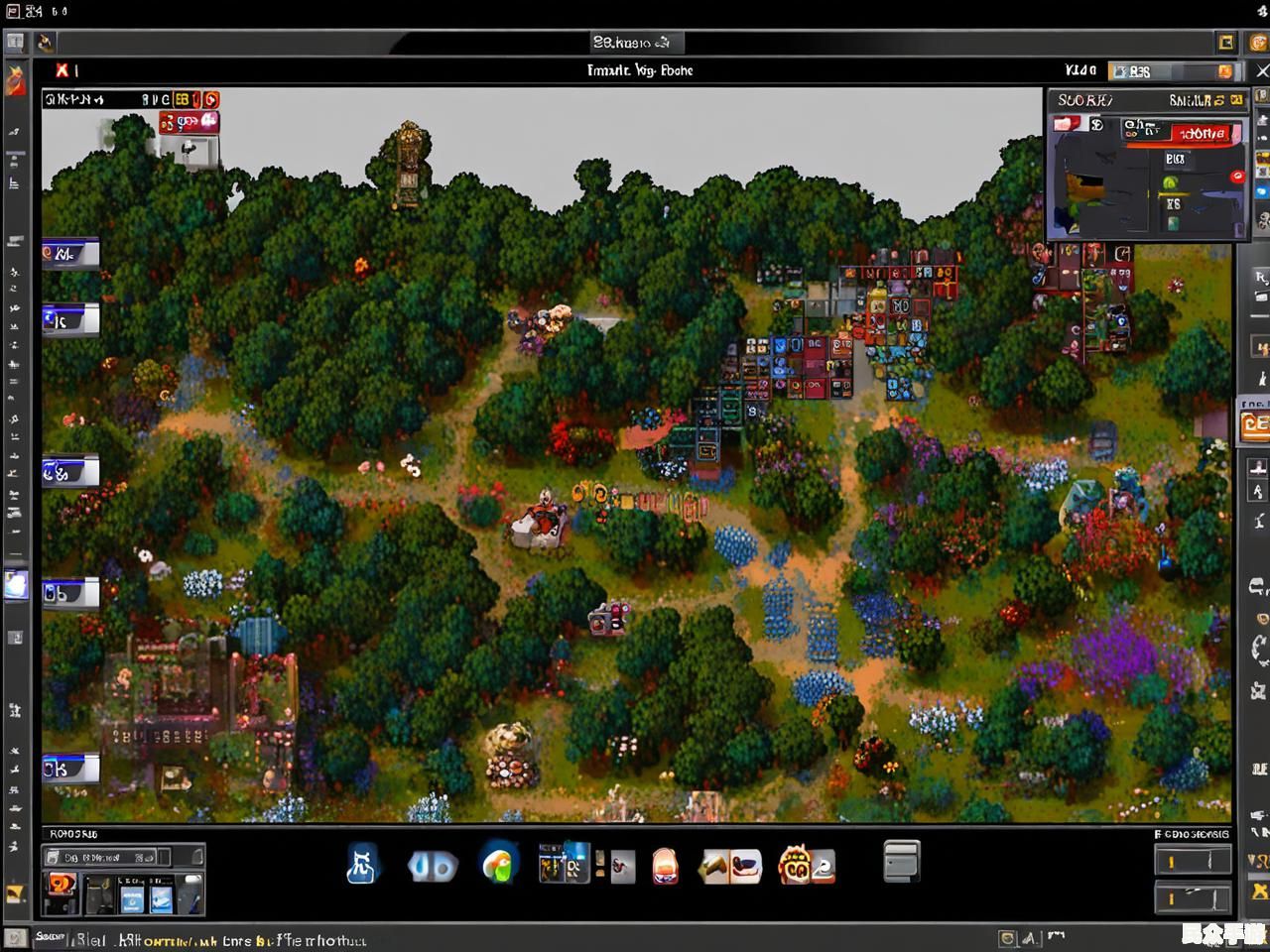Select the blue-eyed face icon in hotbar
The height and width of the screenshot is (952, 1270).
coord(433,866)
